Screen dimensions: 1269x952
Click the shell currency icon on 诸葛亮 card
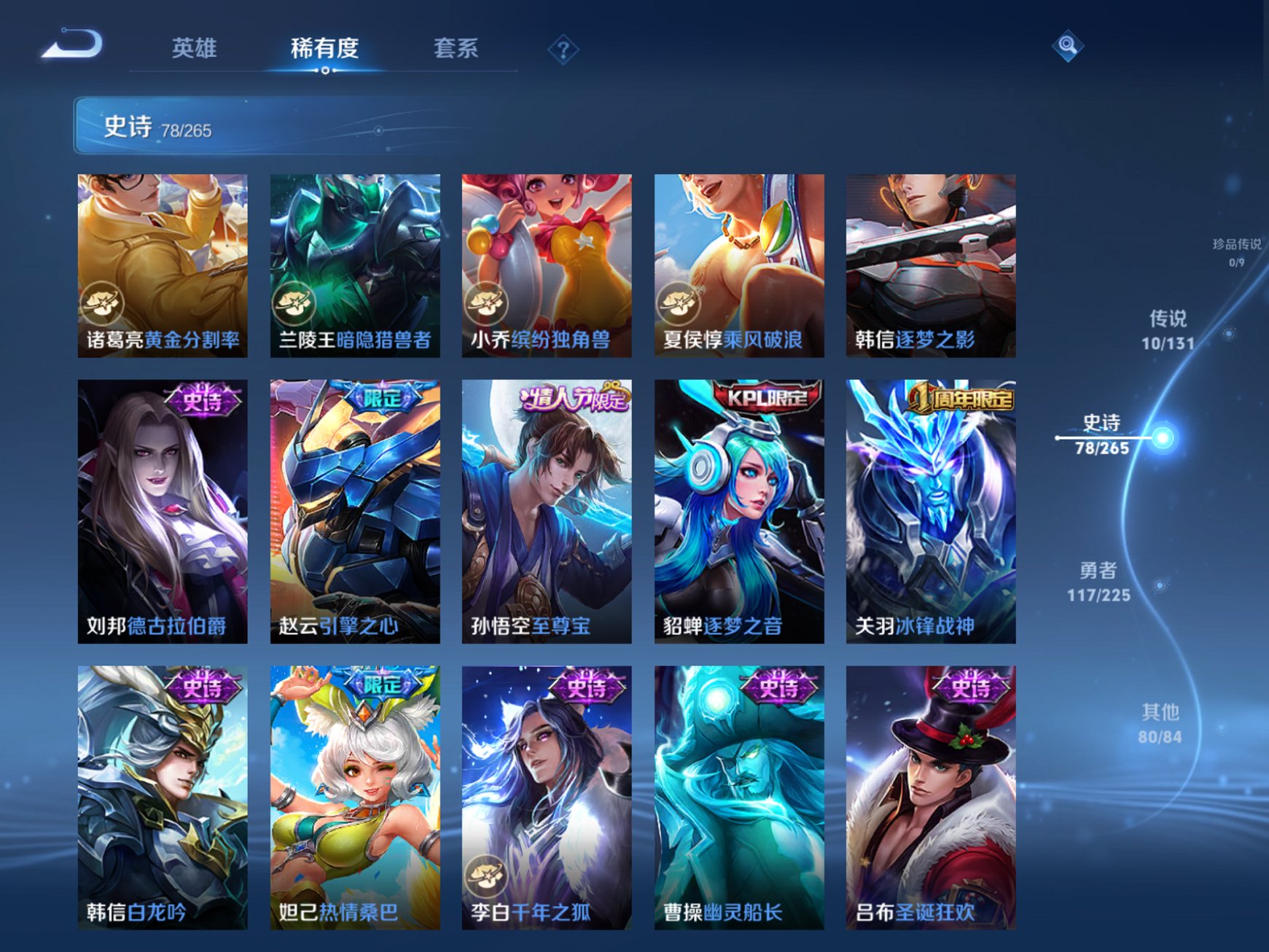103,304
